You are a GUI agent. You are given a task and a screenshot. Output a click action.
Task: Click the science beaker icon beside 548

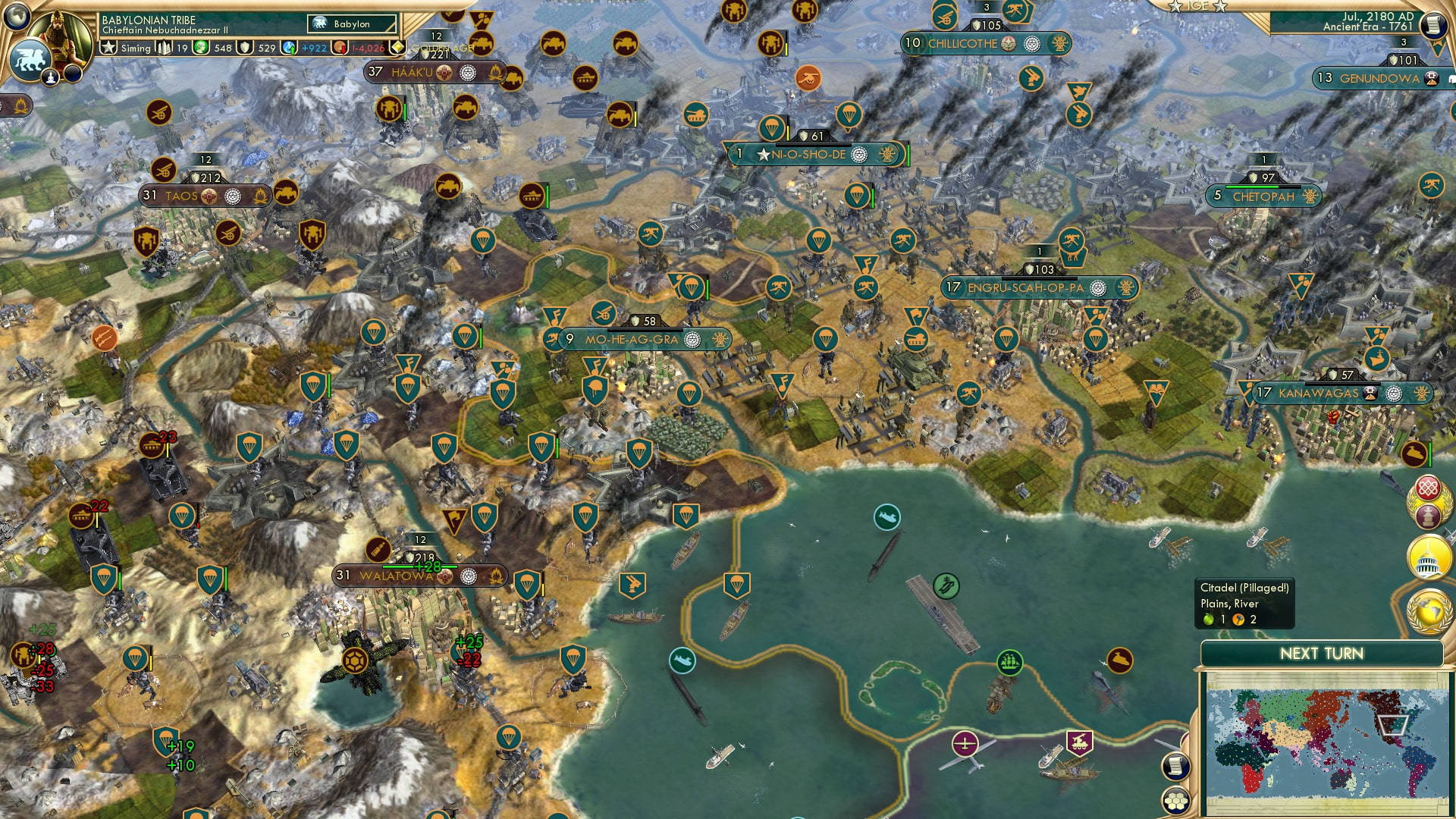(x=202, y=48)
